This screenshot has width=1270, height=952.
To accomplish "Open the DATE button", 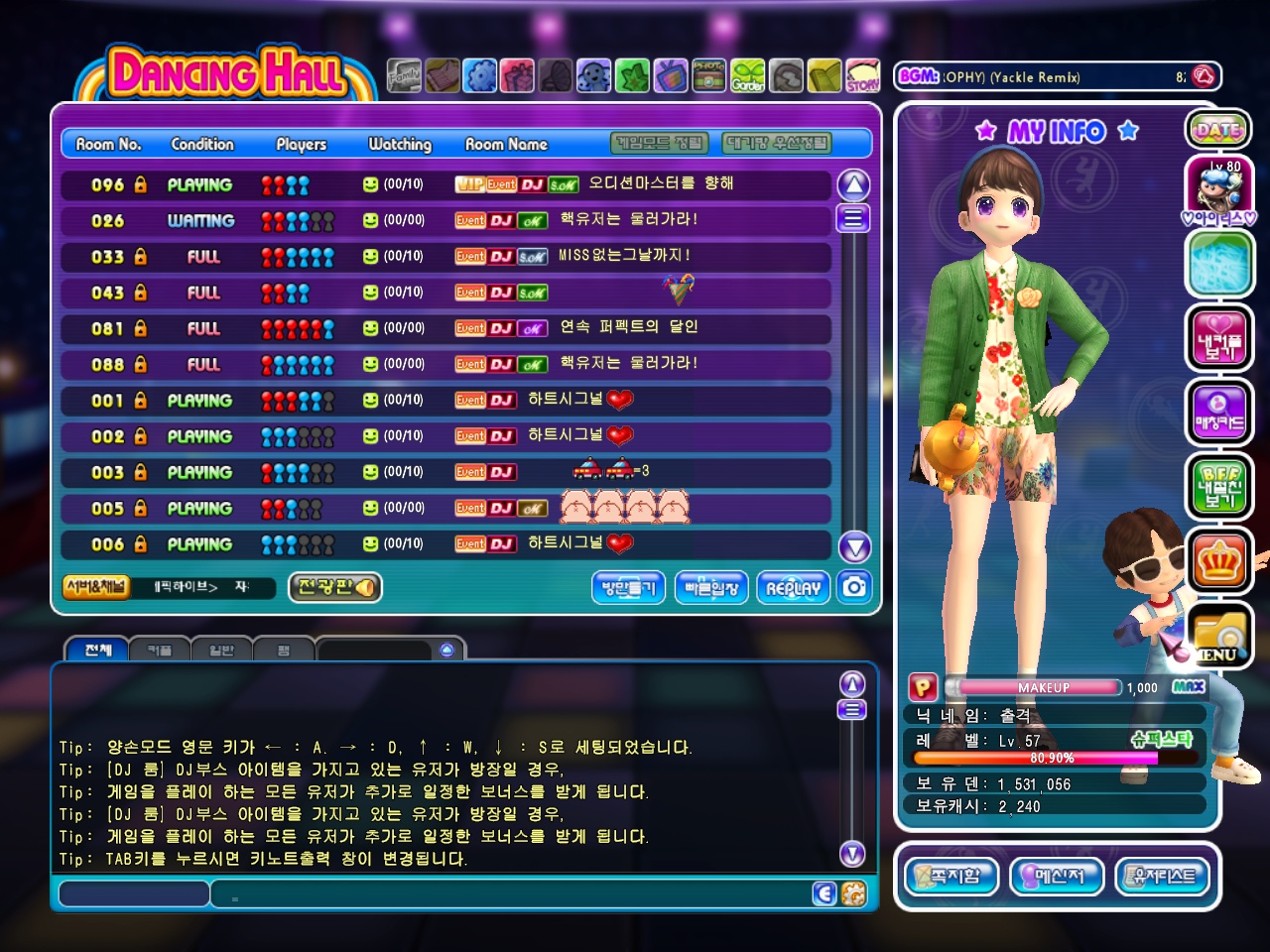I will coord(1217,130).
